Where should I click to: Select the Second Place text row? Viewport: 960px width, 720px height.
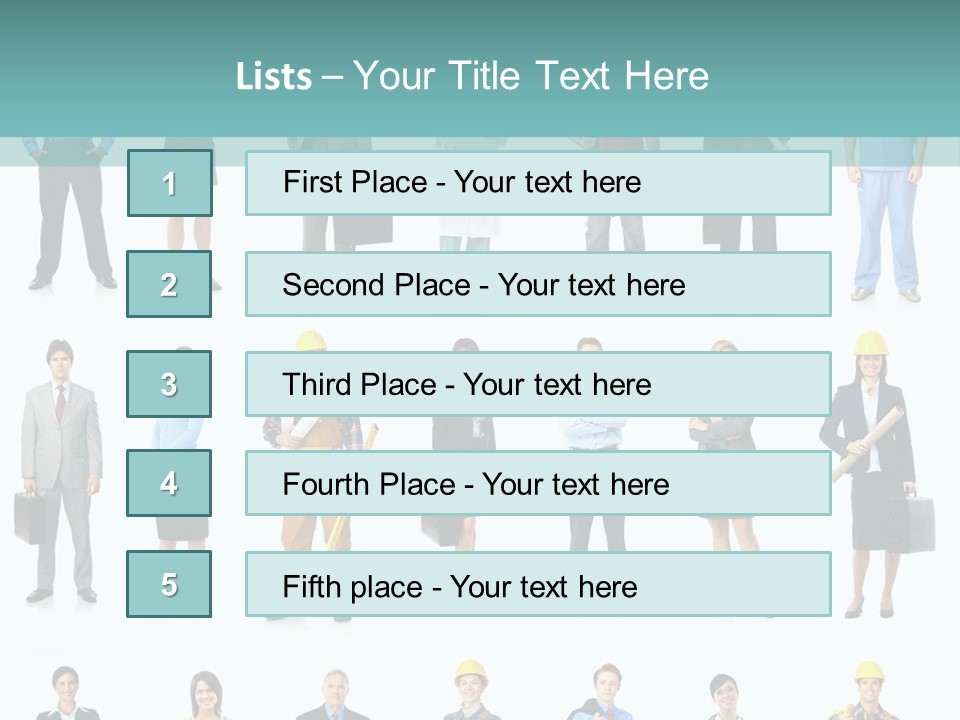[538, 284]
